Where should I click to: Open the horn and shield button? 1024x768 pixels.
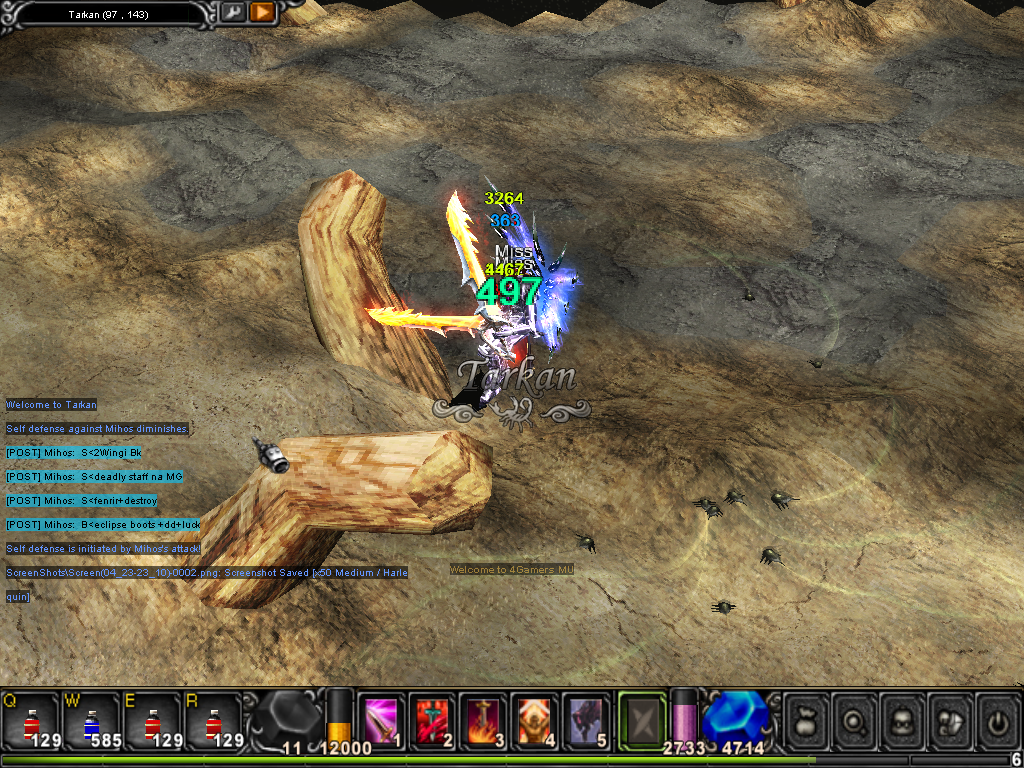pyautogui.click(x=951, y=720)
